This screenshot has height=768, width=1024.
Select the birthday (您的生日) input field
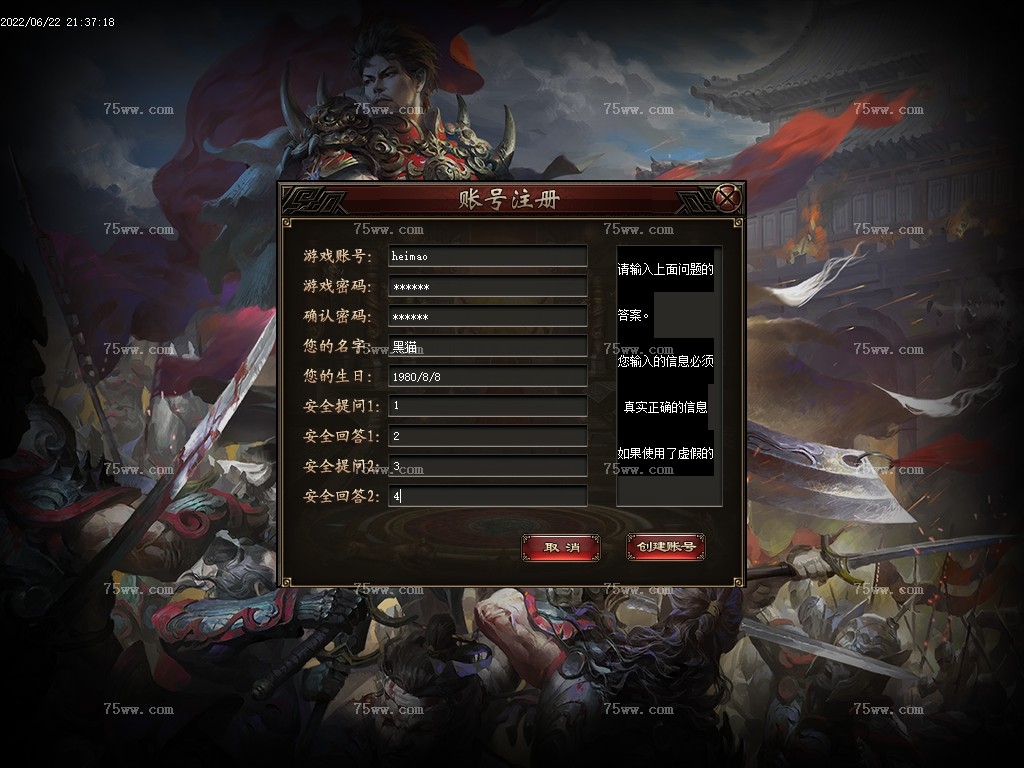pyautogui.click(x=487, y=376)
